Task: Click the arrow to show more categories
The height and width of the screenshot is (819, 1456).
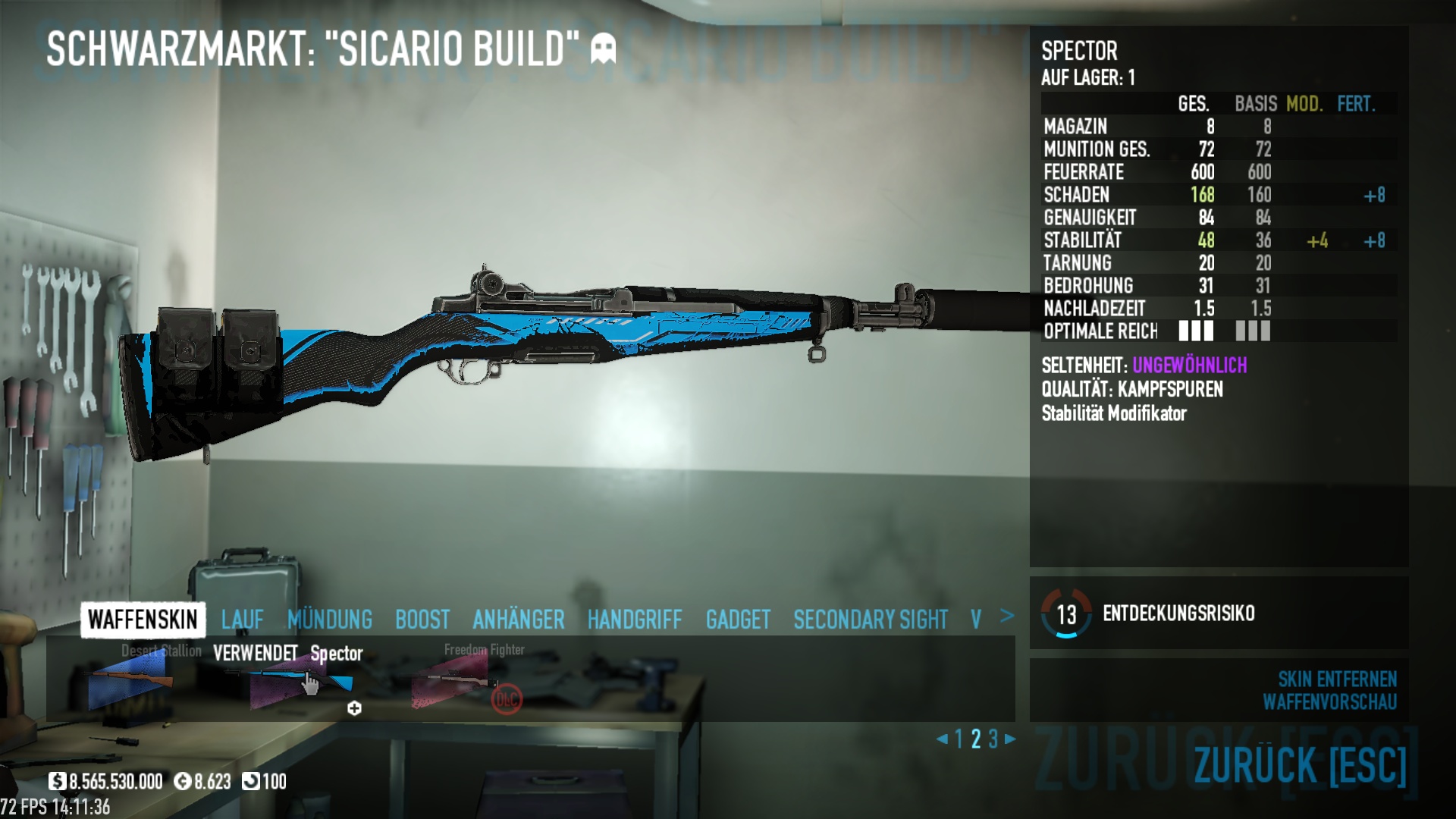Action: (1007, 616)
